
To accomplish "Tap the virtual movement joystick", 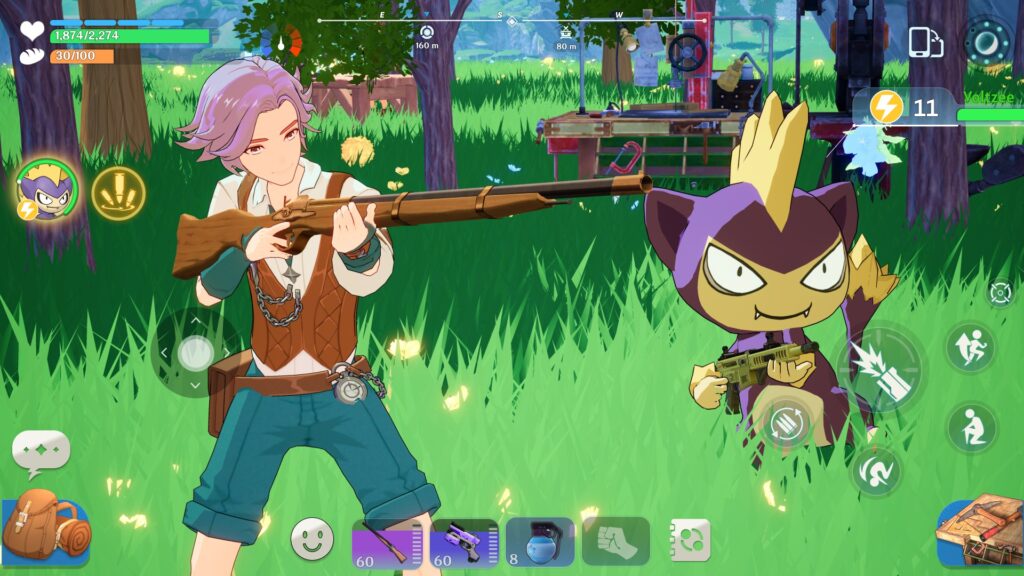I will coord(195,352).
